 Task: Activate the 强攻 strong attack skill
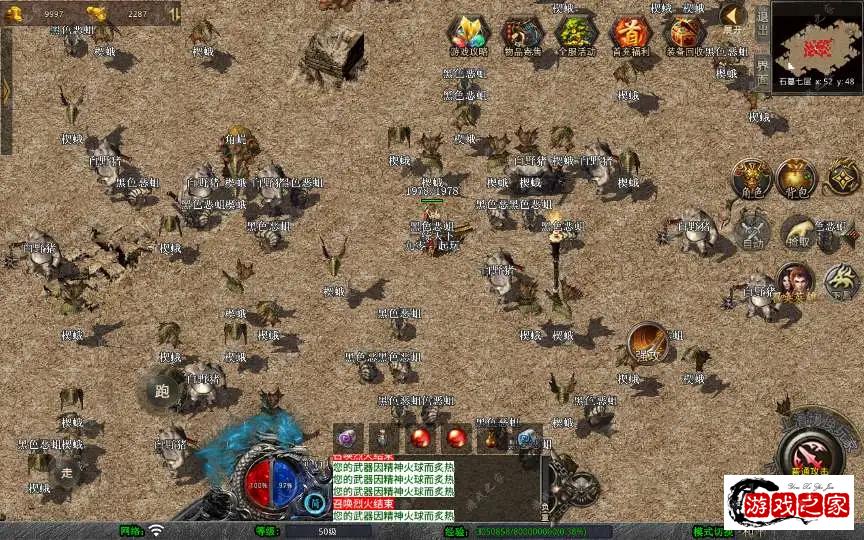tap(648, 343)
